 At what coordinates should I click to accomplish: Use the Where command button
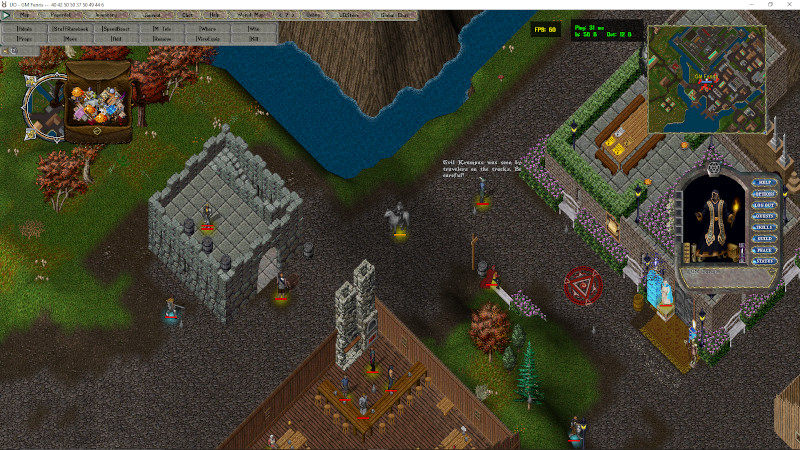tap(207, 29)
